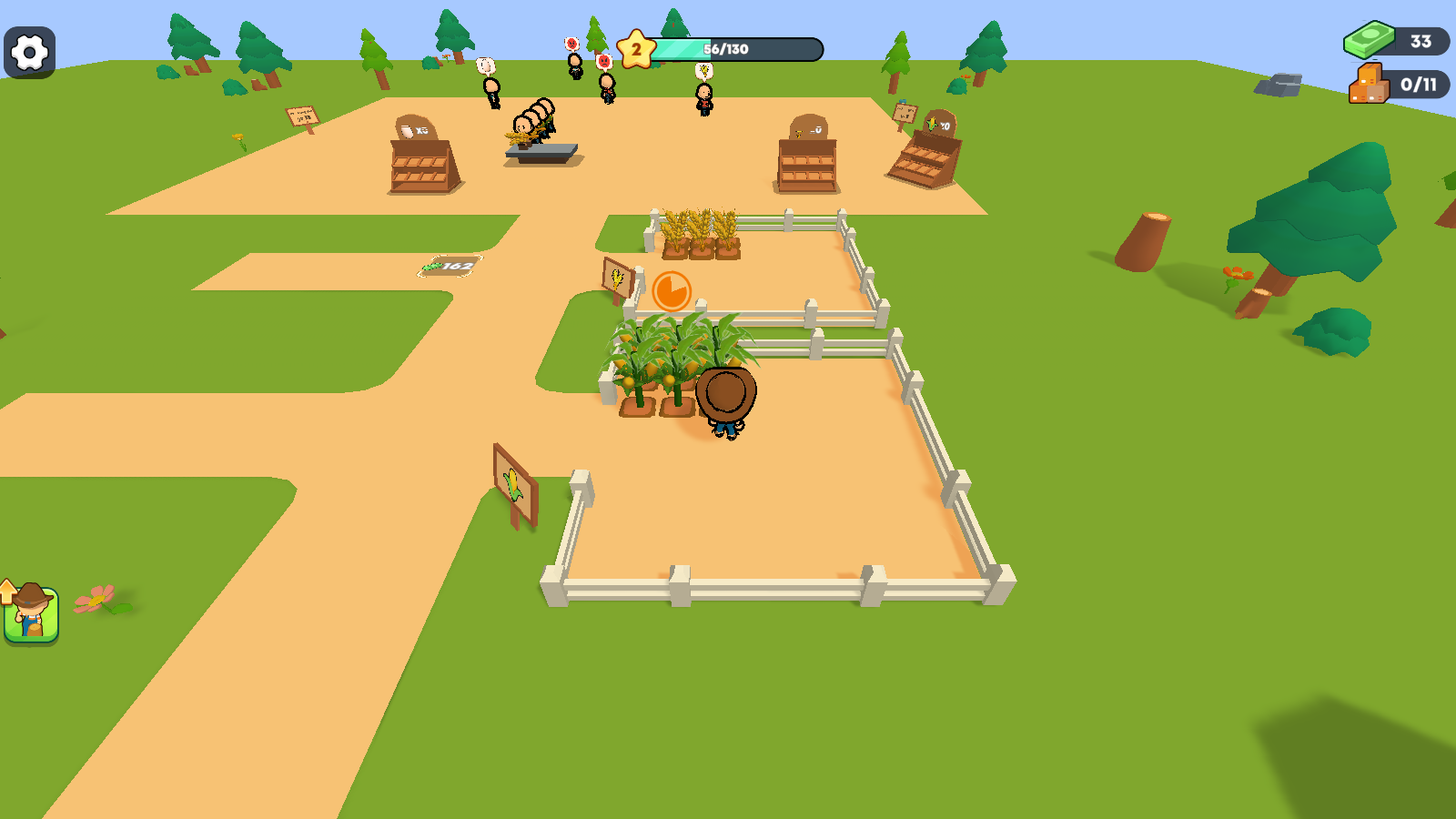Click the angry red face bubble above a customer
Screen dimensions: 1456x819
pos(572,45)
